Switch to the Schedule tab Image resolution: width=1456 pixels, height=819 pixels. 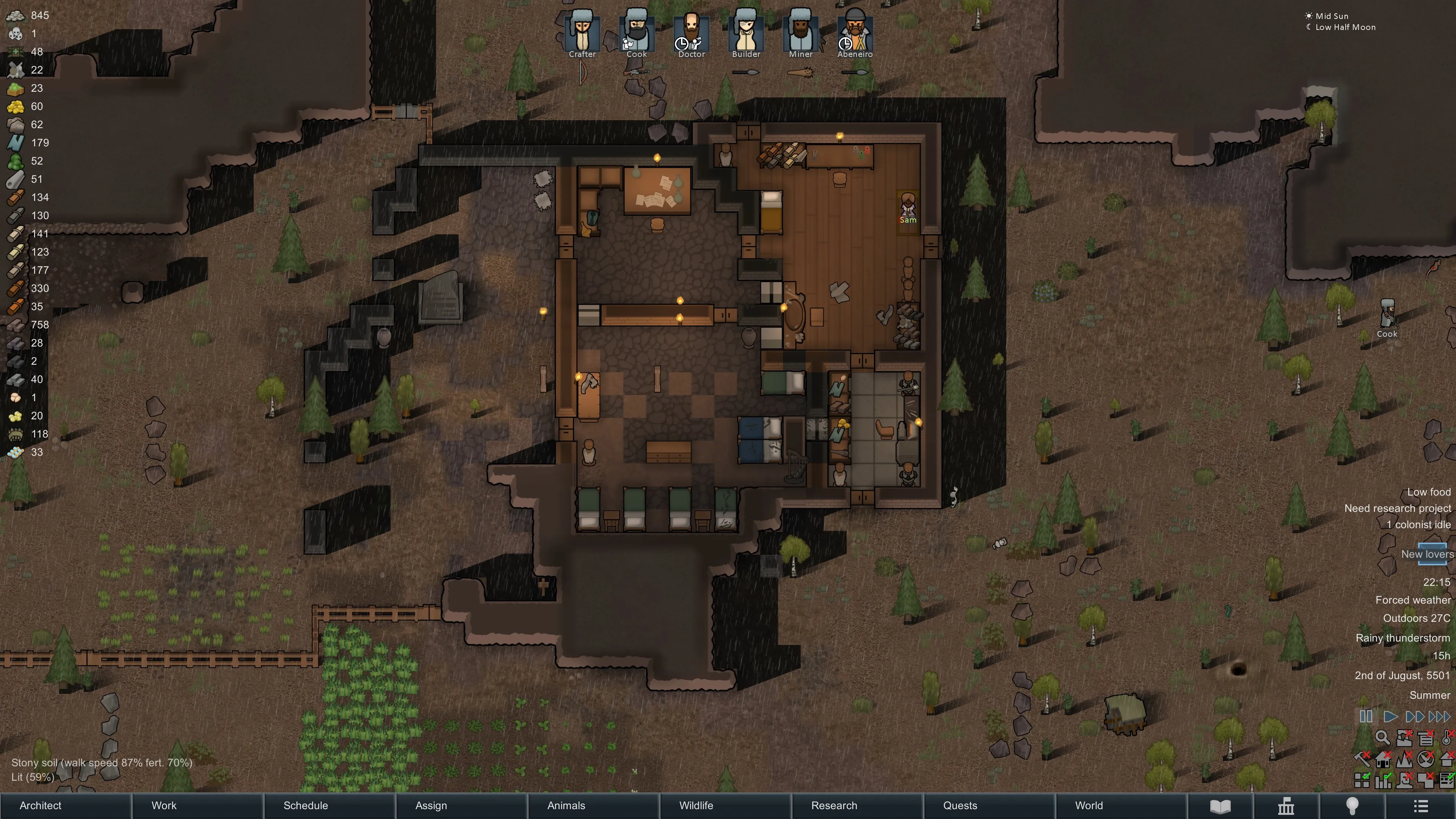(306, 805)
